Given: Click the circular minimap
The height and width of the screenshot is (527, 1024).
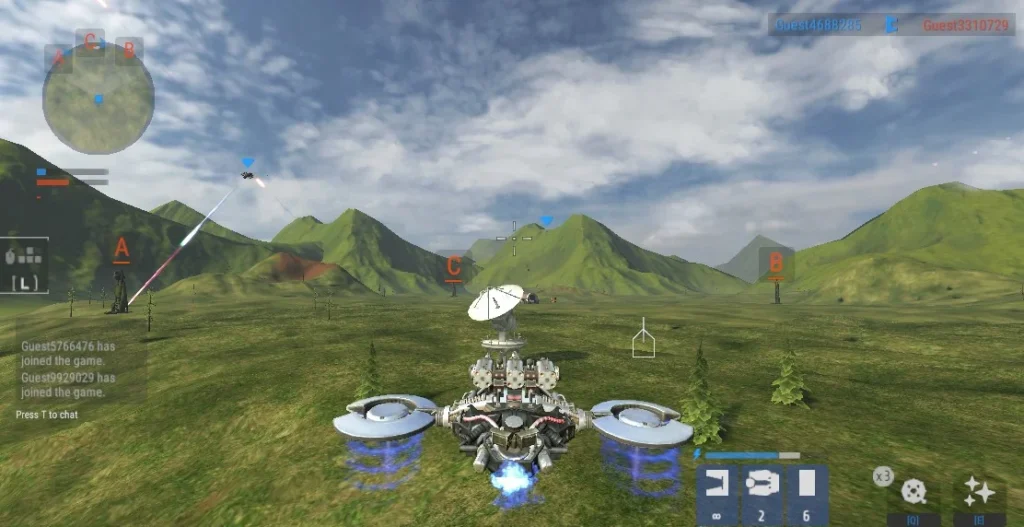Looking at the screenshot, I should (x=98, y=99).
